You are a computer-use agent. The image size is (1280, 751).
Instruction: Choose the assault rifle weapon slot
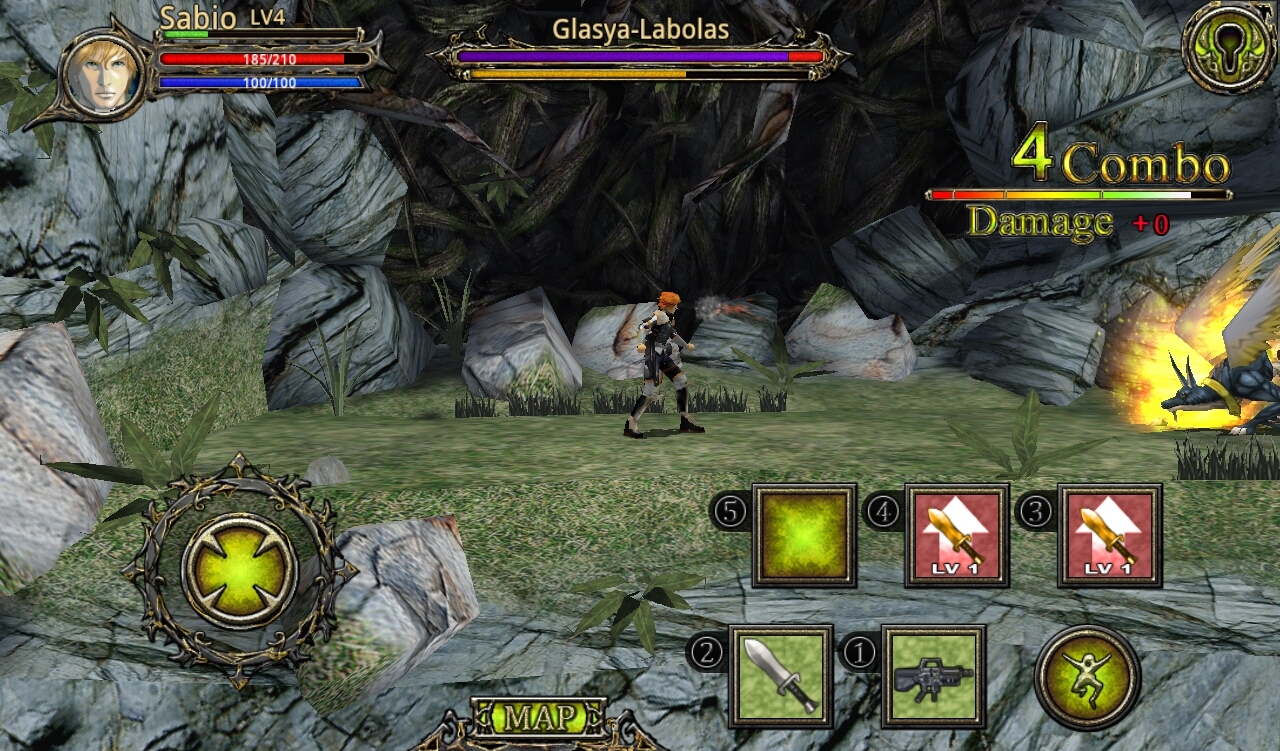point(933,676)
